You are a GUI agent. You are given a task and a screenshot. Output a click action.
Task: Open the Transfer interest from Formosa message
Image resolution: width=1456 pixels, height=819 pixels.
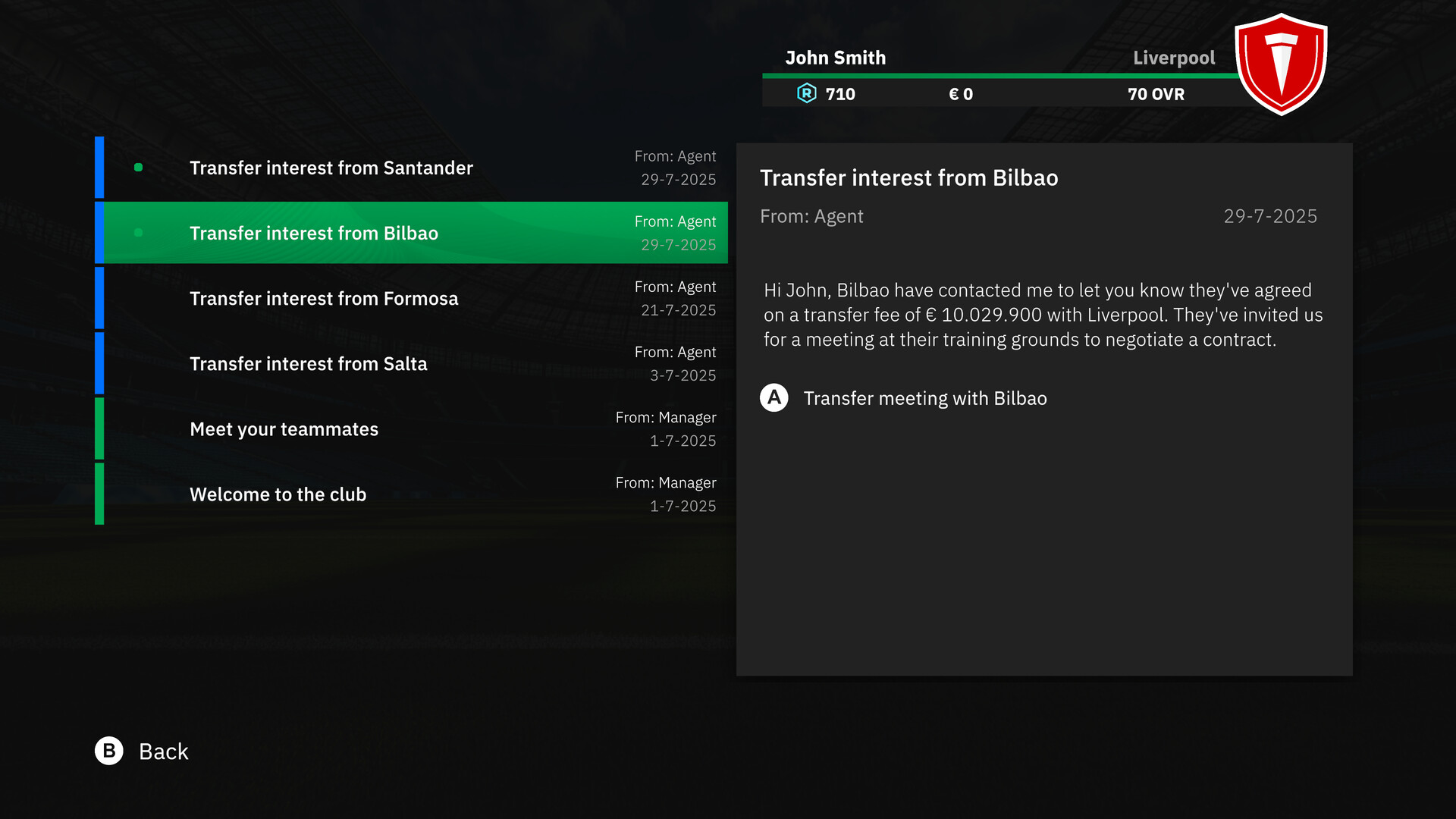pos(379,298)
